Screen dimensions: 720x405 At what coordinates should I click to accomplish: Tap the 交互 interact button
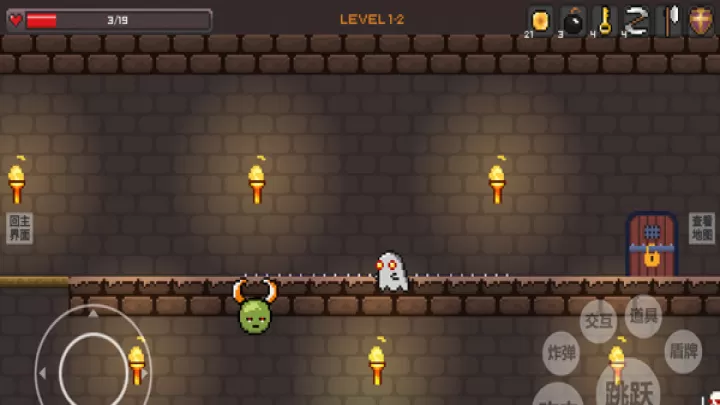[598, 321]
